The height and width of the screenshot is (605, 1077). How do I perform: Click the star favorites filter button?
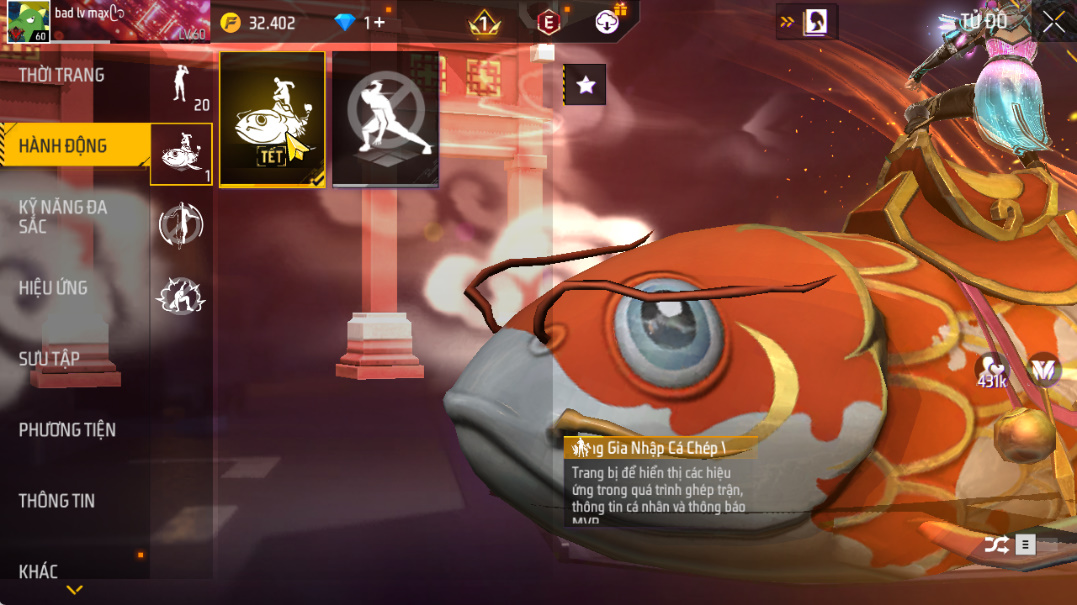click(585, 85)
